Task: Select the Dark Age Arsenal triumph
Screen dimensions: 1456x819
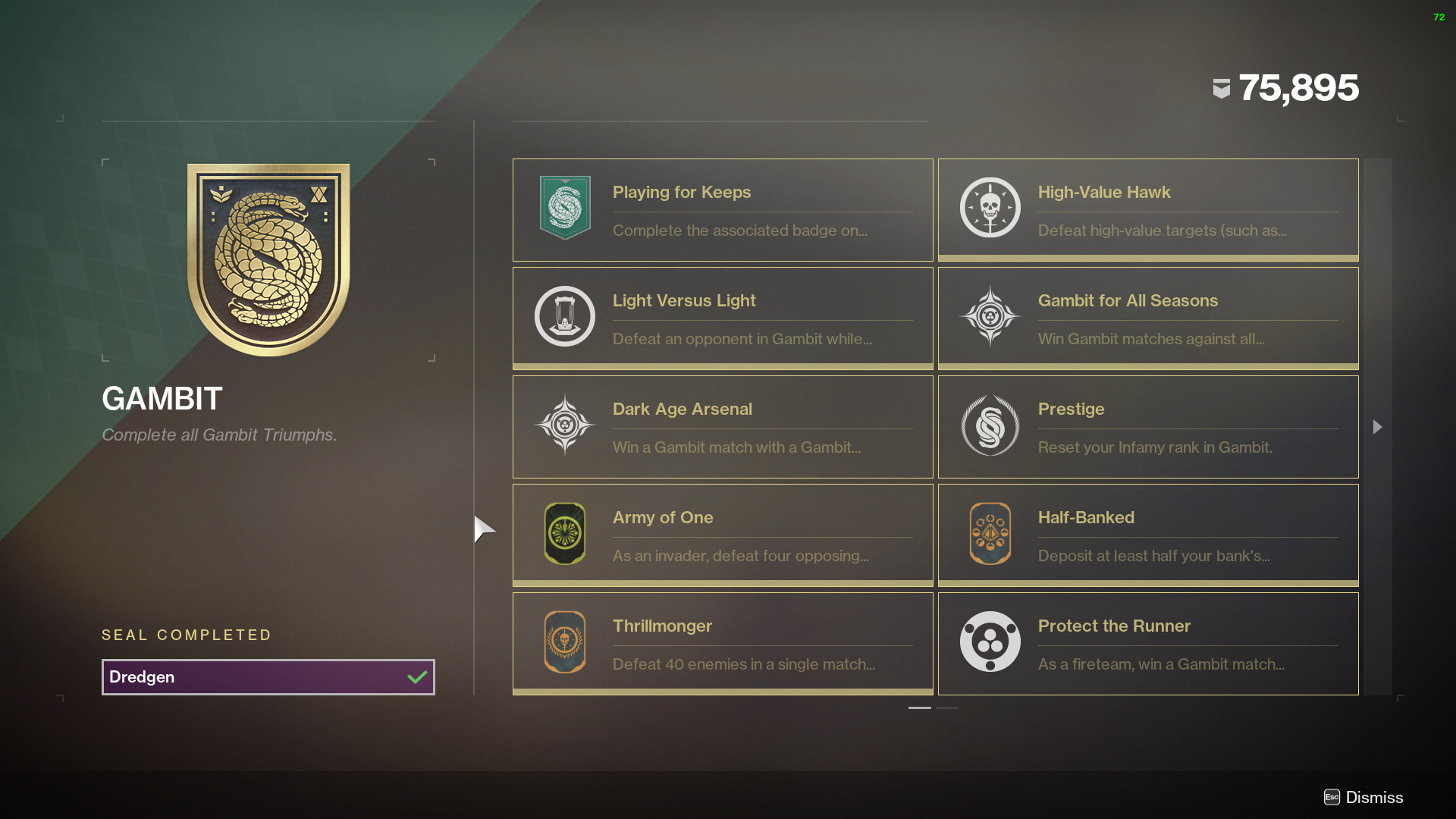Action: tap(722, 427)
